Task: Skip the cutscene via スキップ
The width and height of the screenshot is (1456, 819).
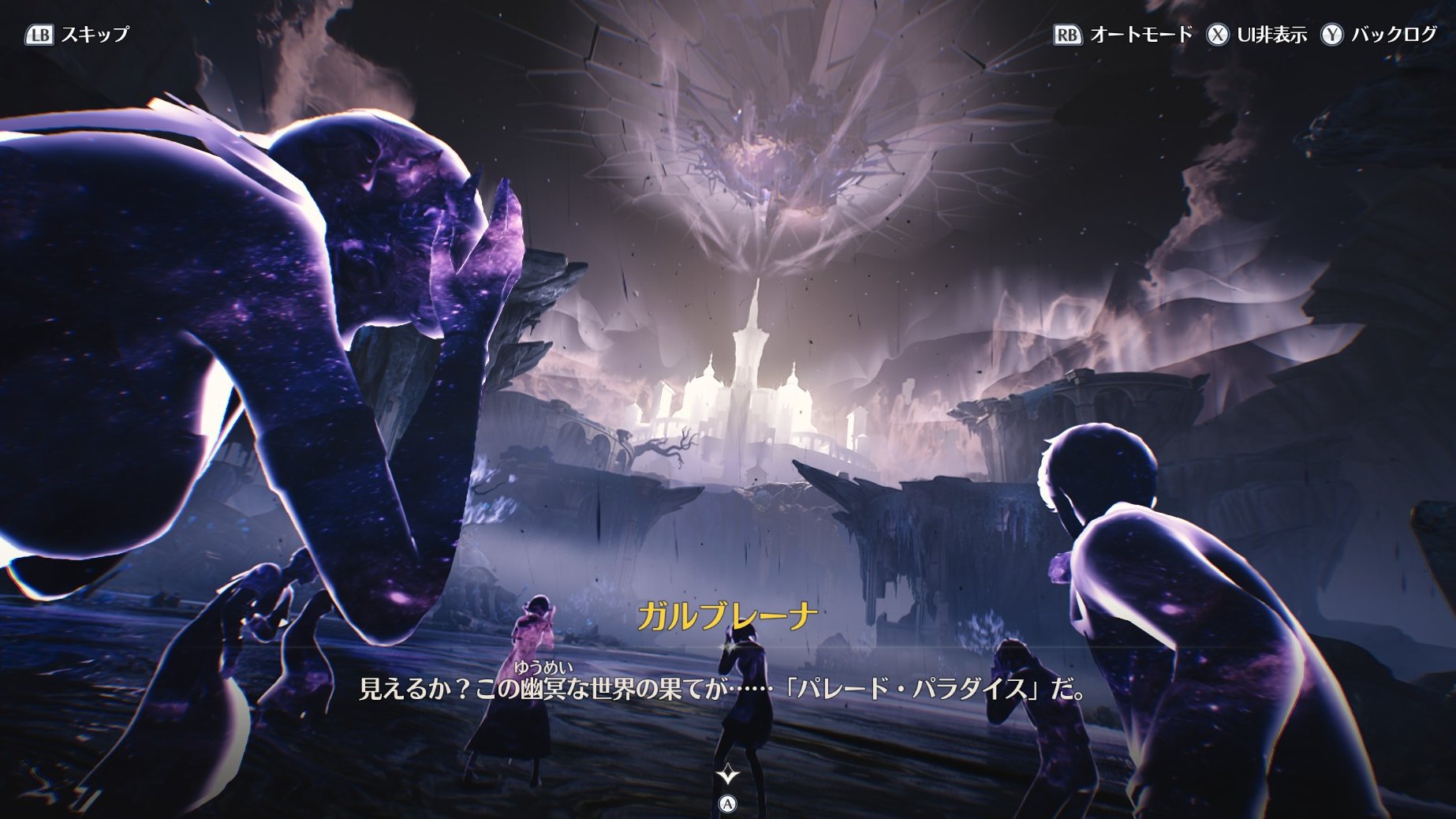Action: pos(77,35)
